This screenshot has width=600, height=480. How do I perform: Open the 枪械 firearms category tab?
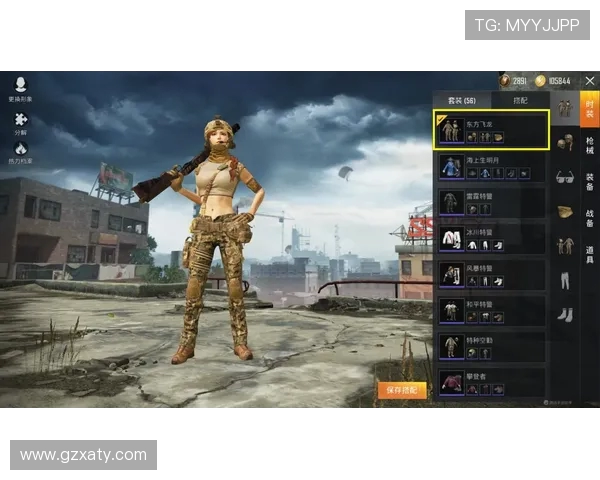click(590, 146)
